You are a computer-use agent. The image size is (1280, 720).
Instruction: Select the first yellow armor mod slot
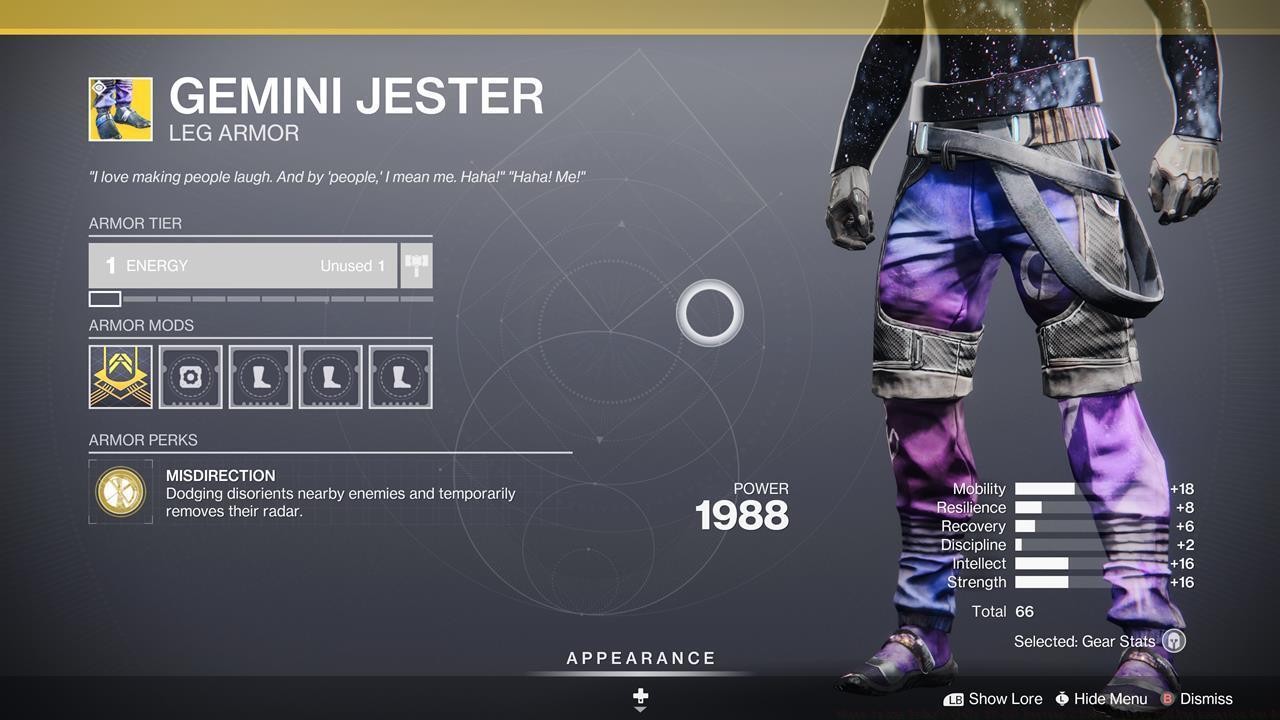click(x=120, y=376)
